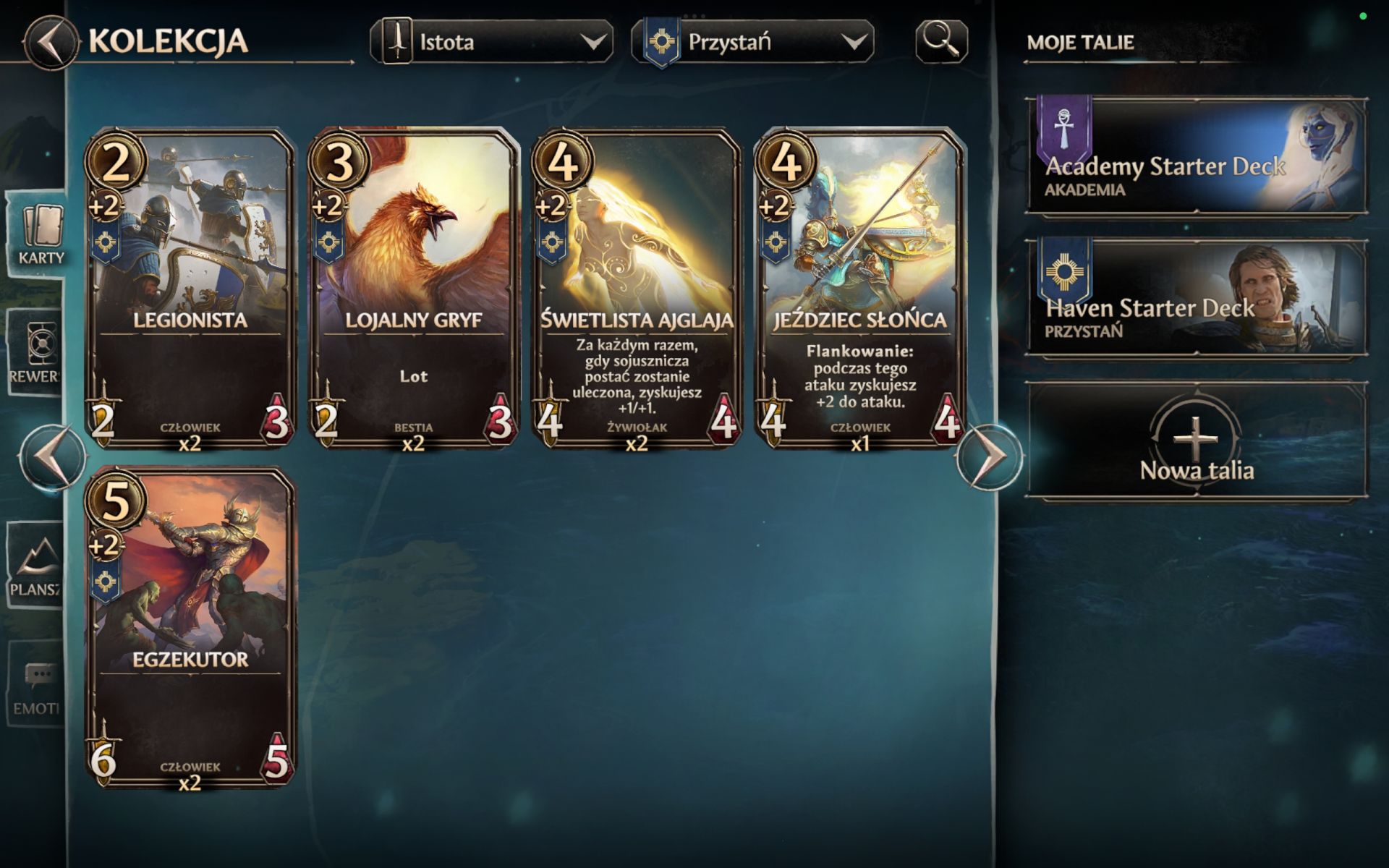
Task: Select the Egzekutor card
Action: pos(190,627)
